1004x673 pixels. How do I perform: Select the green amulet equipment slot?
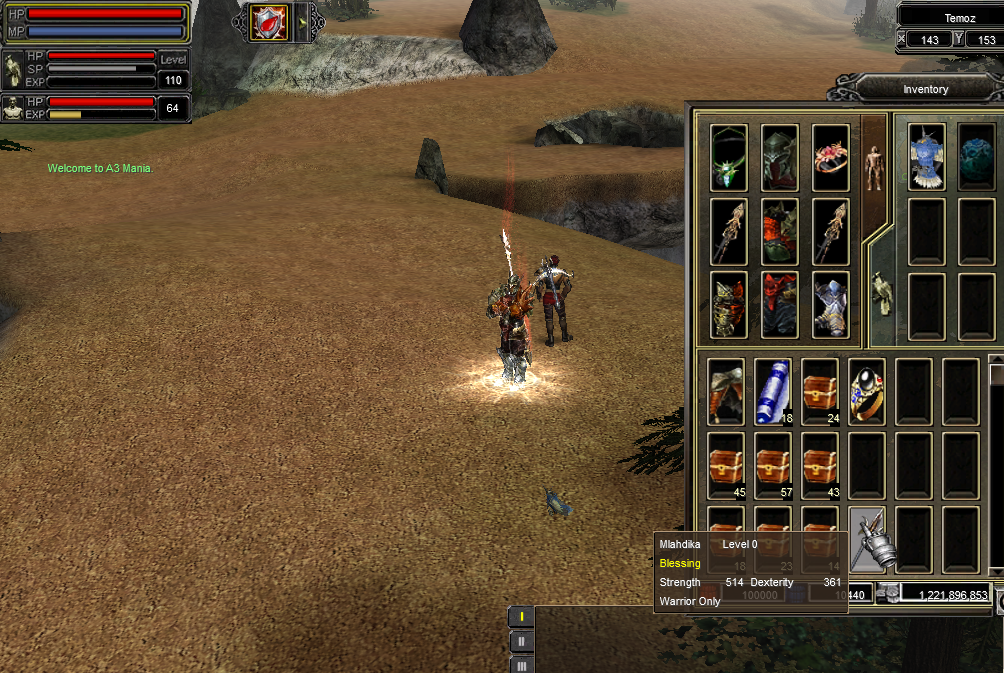click(729, 157)
